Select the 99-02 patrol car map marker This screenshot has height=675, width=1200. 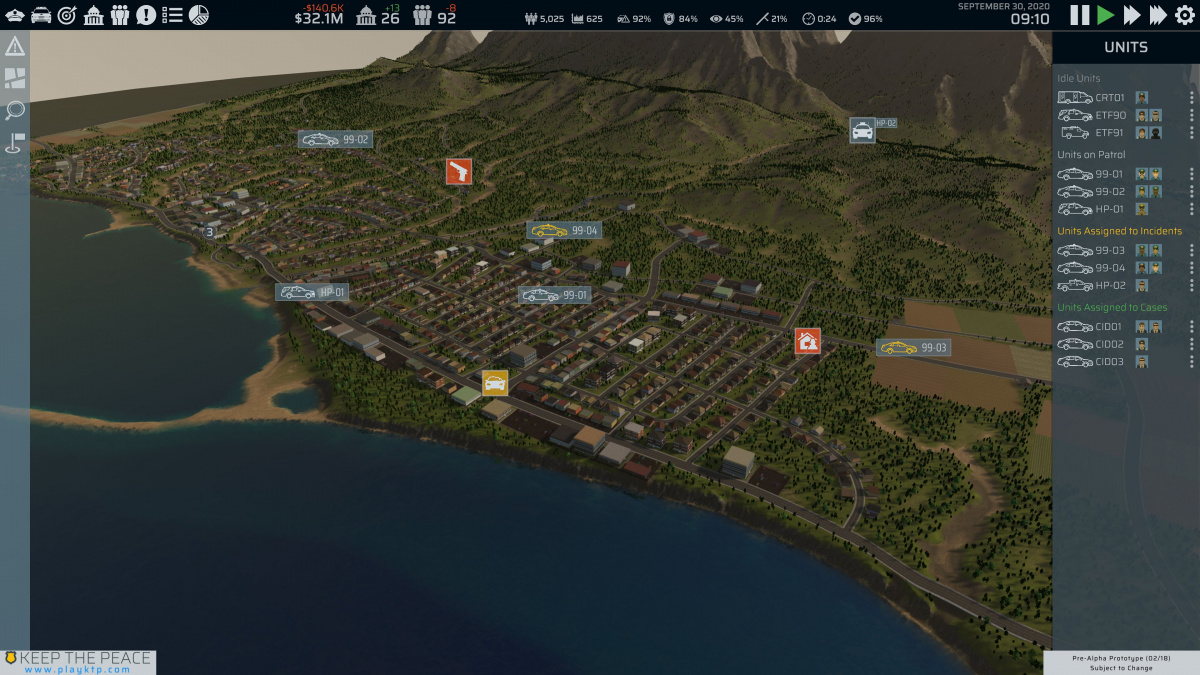pyautogui.click(x=335, y=140)
